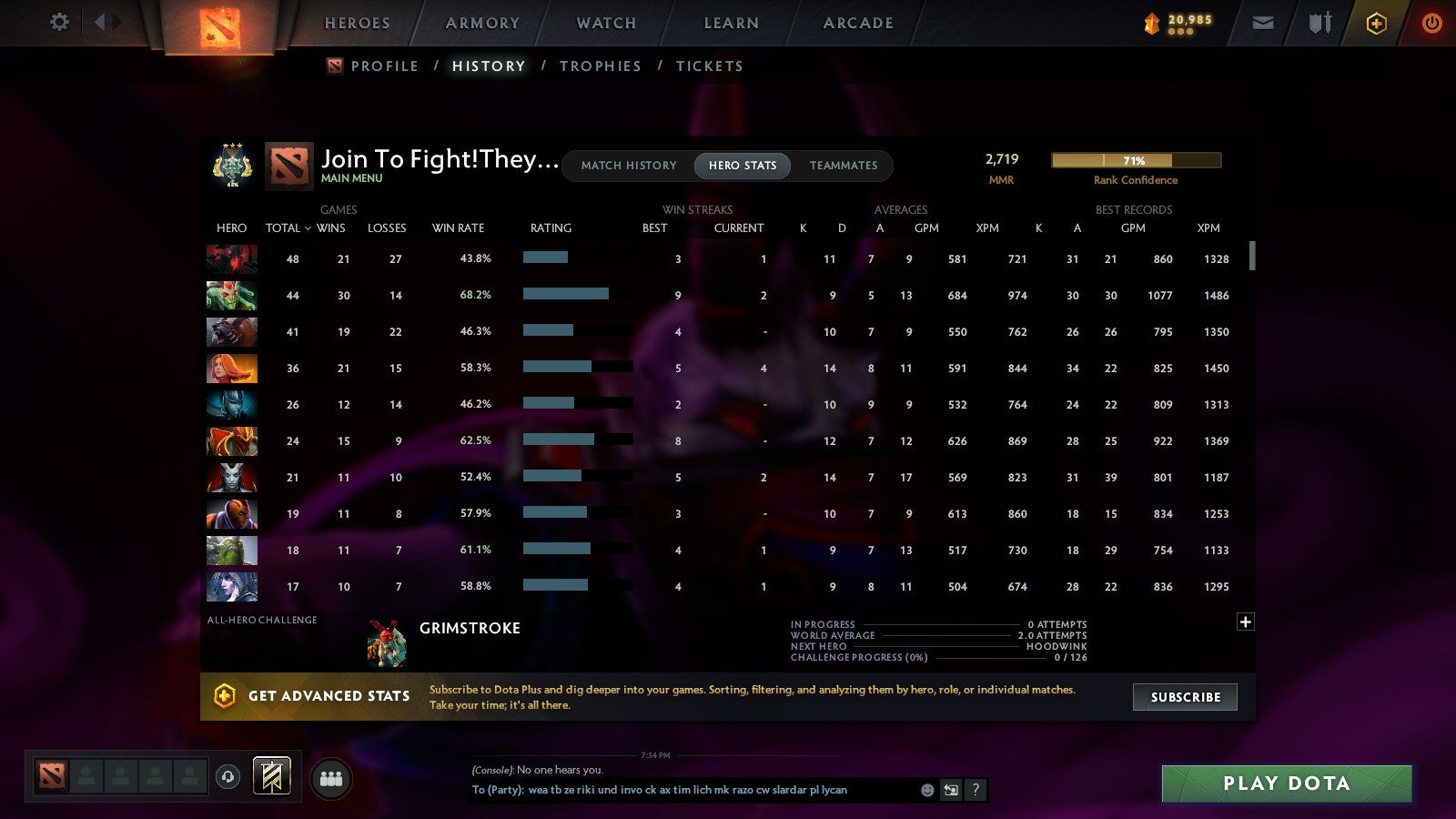Viewport: 1456px width, 819px height.
Task: Click the Subscribe button for Dota Plus
Action: (x=1185, y=697)
